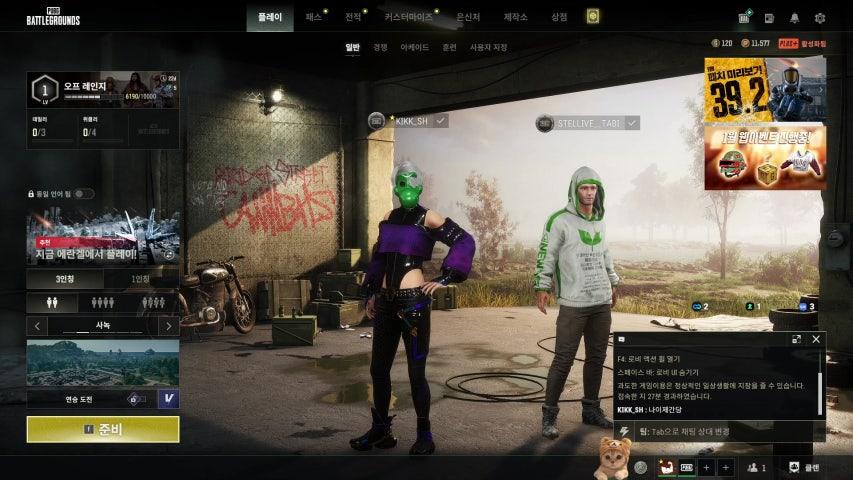Select the 1인칭 (first-person) perspective
This screenshot has height=480, width=853.
point(141,279)
